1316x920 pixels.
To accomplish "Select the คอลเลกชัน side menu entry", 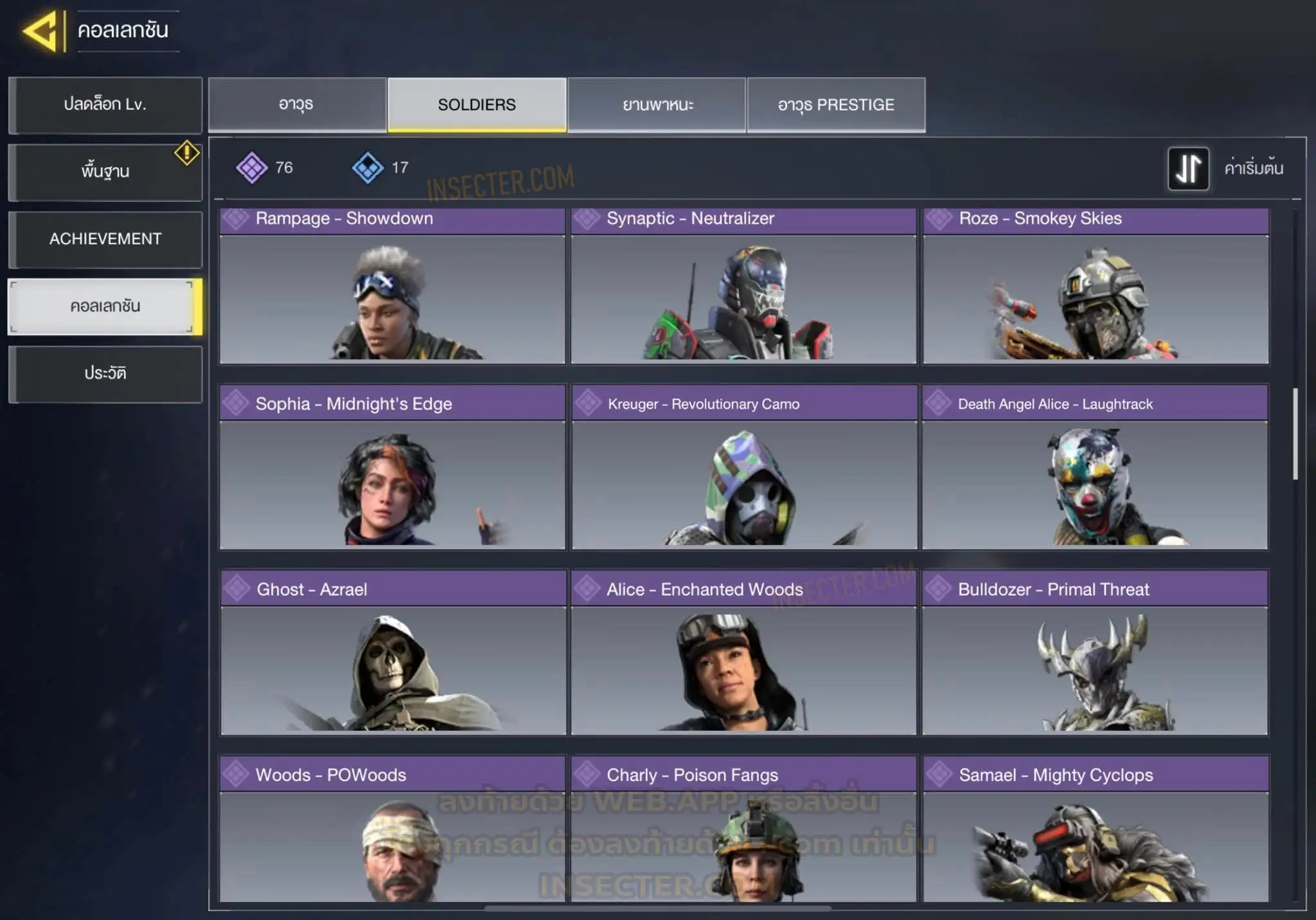I will click(105, 306).
